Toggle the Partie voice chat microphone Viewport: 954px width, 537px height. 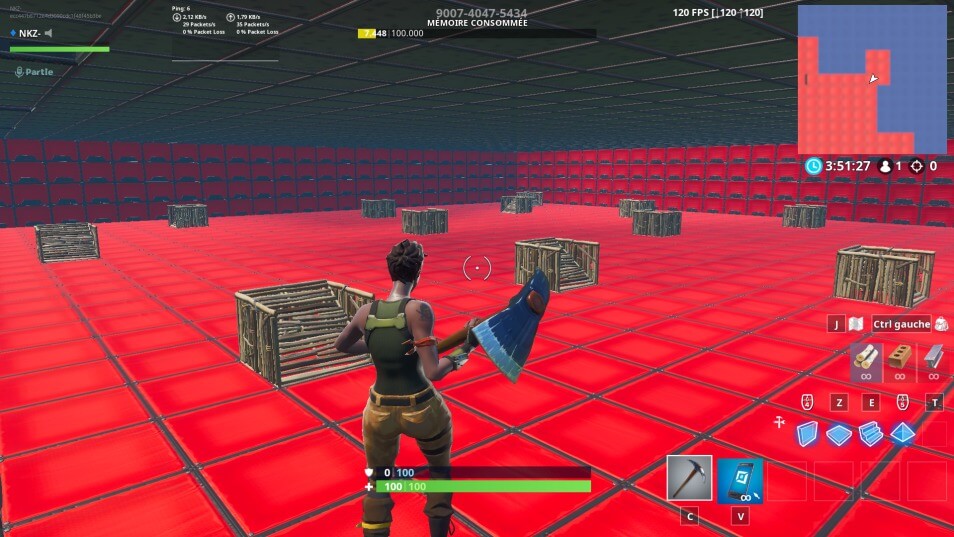pyautogui.click(x=19, y=72)
